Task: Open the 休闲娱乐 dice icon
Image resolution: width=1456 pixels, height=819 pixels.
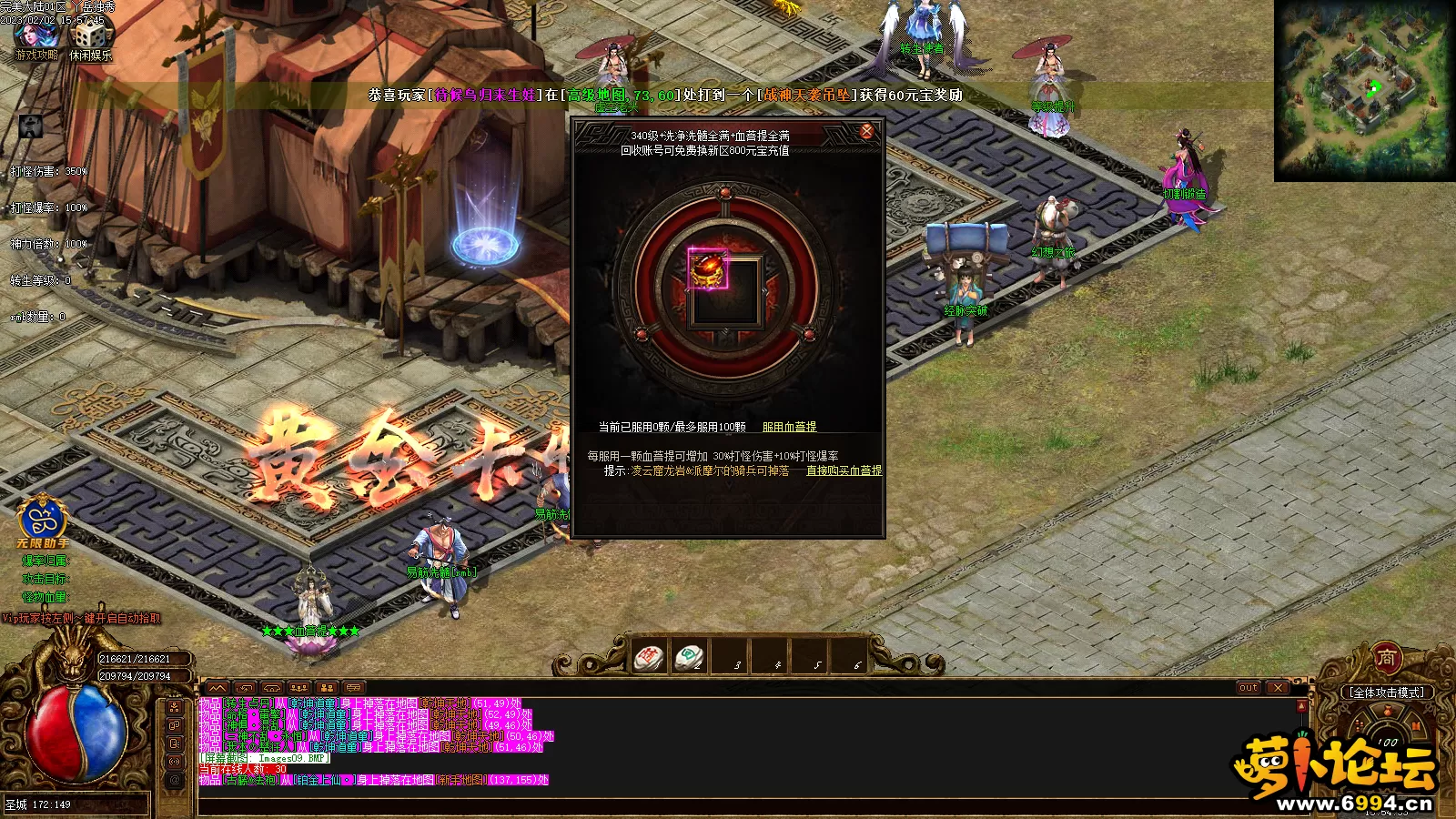Action: pos(91,36)
